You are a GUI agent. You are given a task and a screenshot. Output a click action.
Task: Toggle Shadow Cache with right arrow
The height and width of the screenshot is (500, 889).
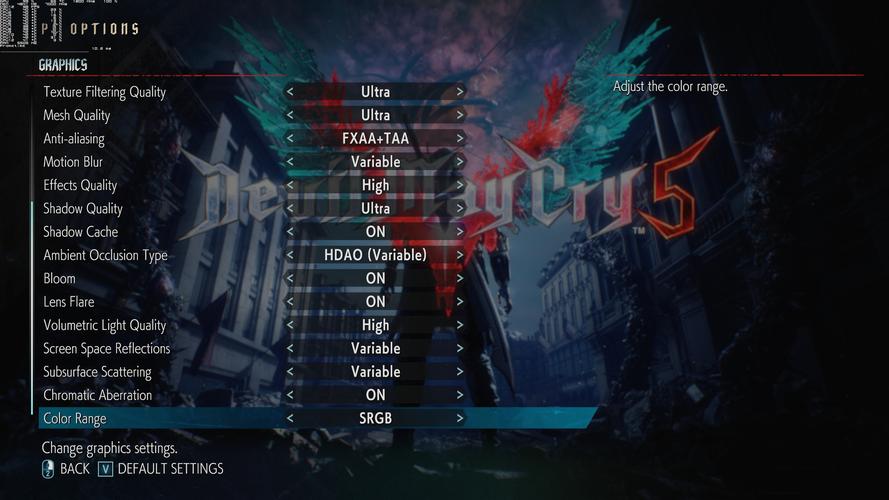[460, 232]
